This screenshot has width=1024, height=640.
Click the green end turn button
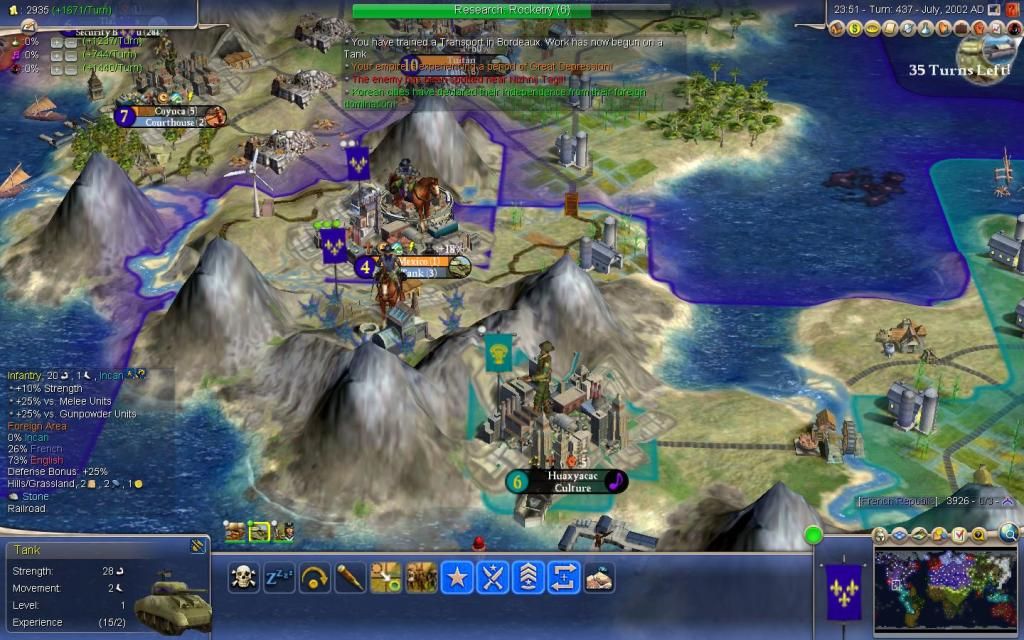click(x=813, y=536)
